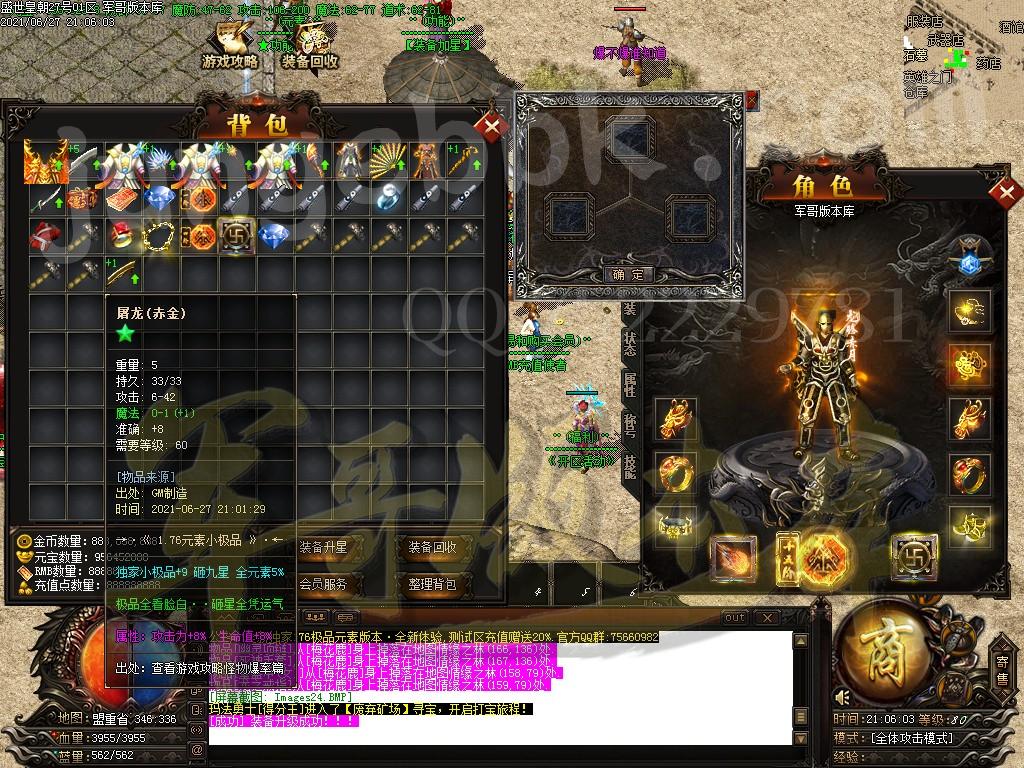This screenshot has height=768, width=1024.
Task: Select the gold bead necklace in bag
Action: click(x=160, y=236)
